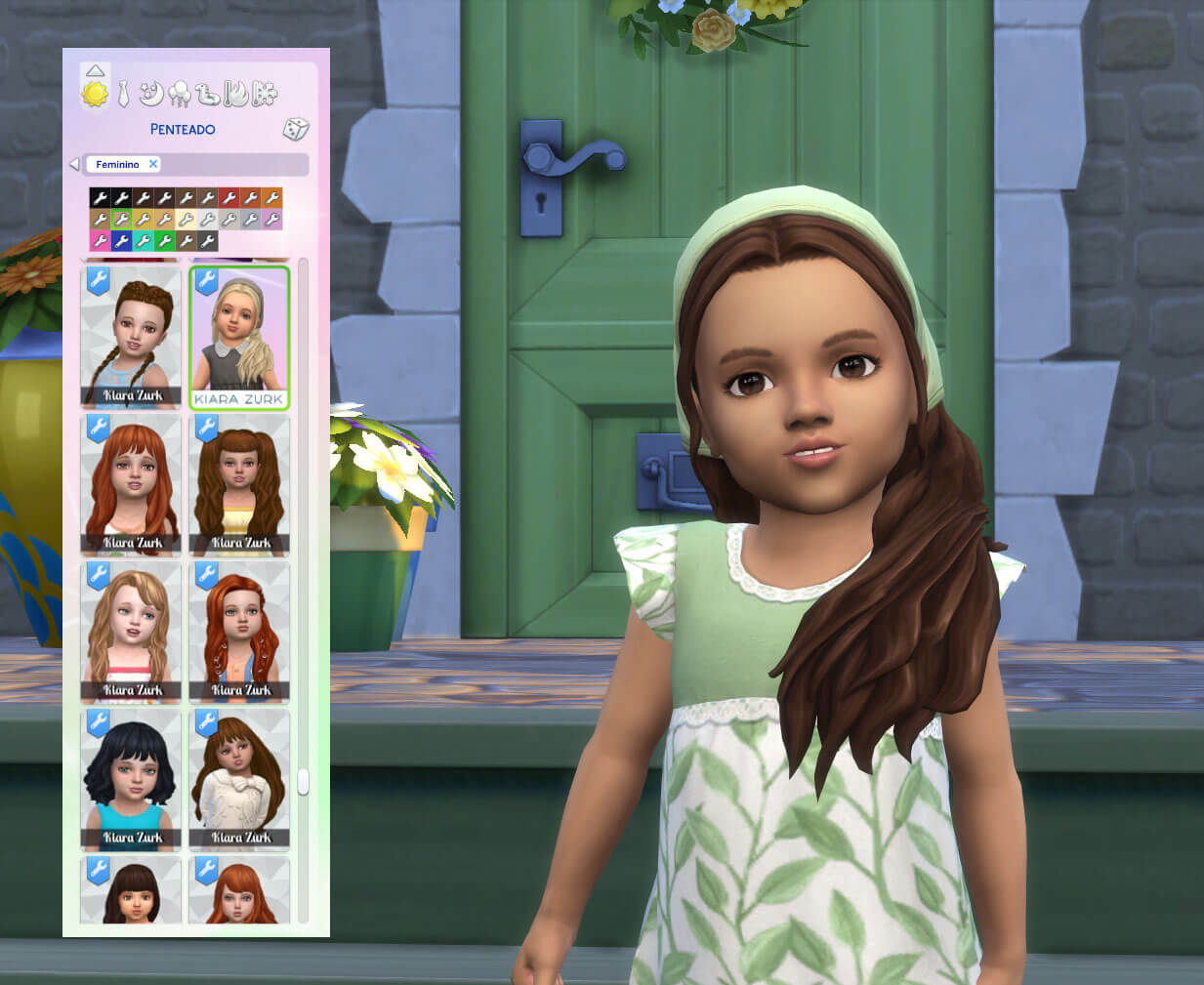
Task: Select the lavender purple hair color swatch
Action: 271,220
